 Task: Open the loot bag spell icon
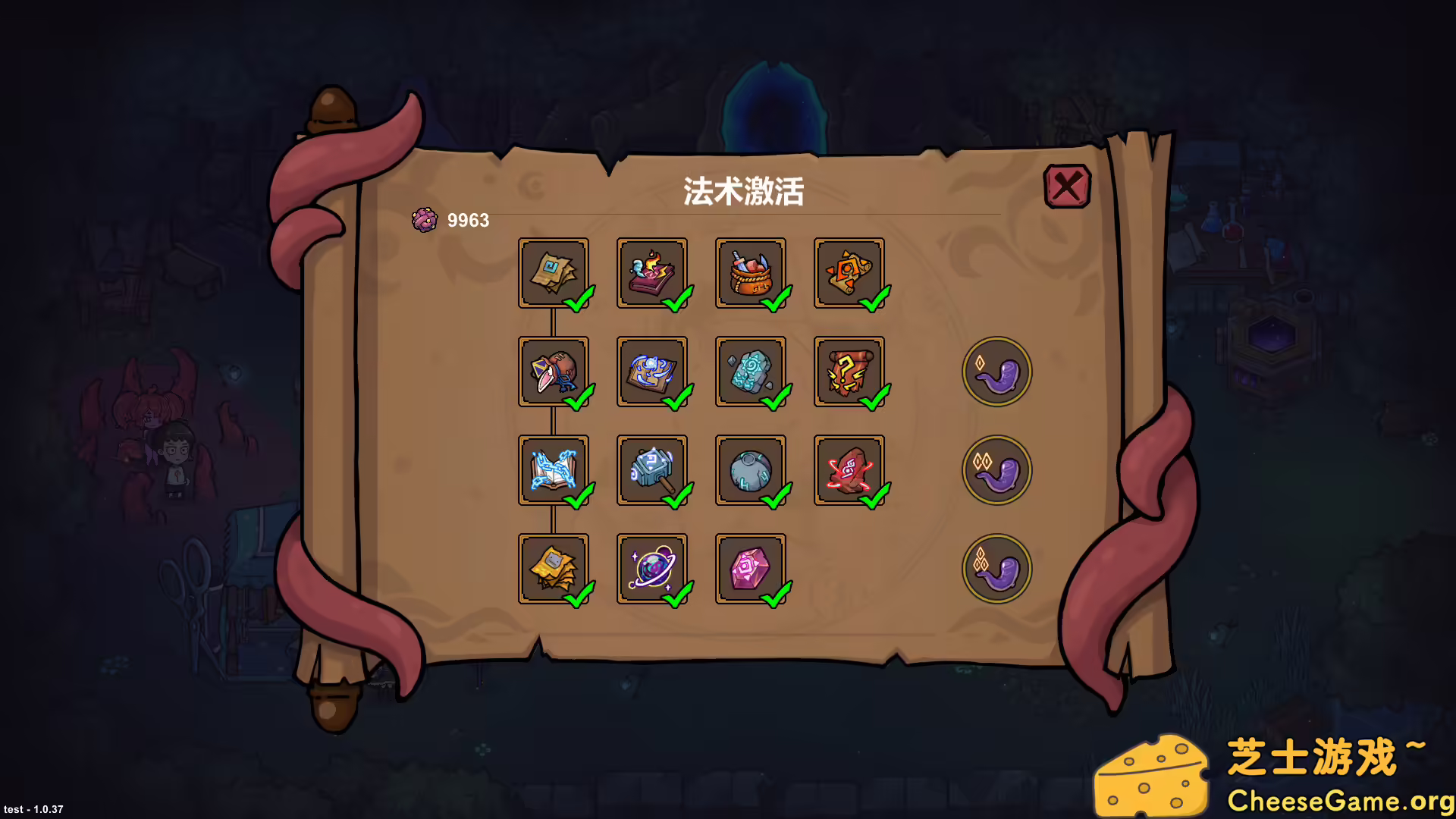tap(752, 273)
